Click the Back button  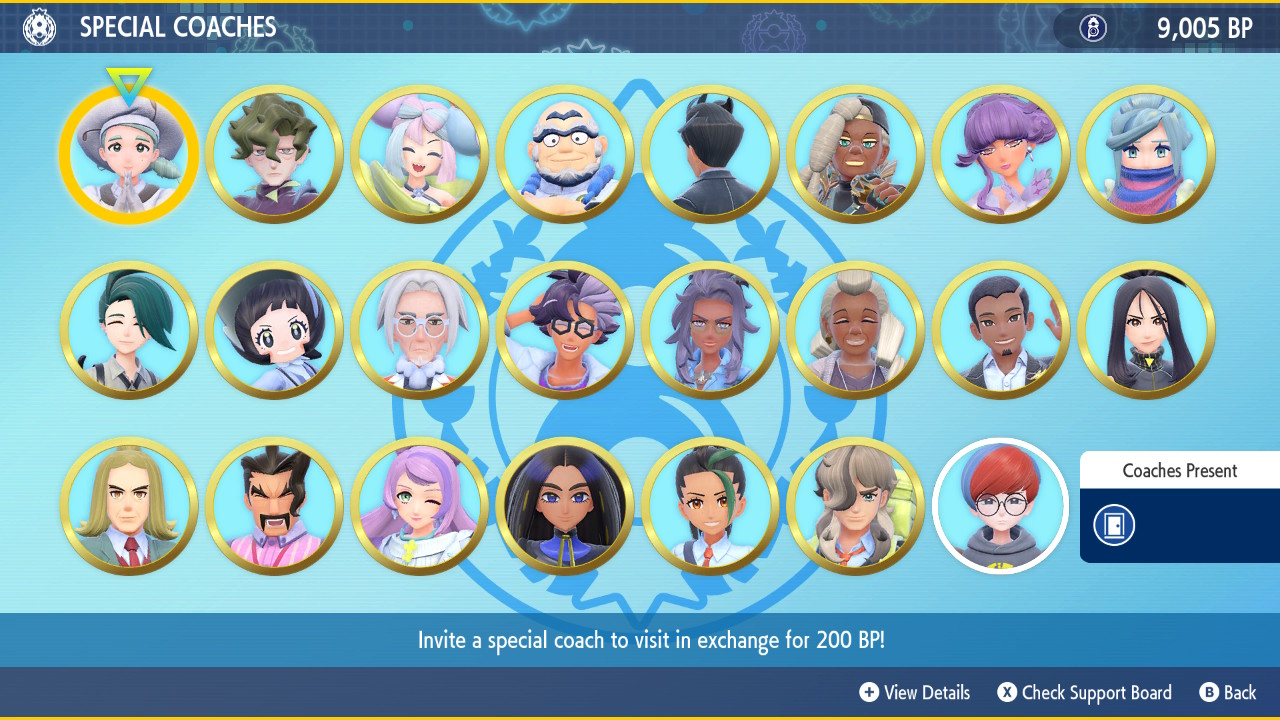pyautogui.click(x=1228, y=692)
